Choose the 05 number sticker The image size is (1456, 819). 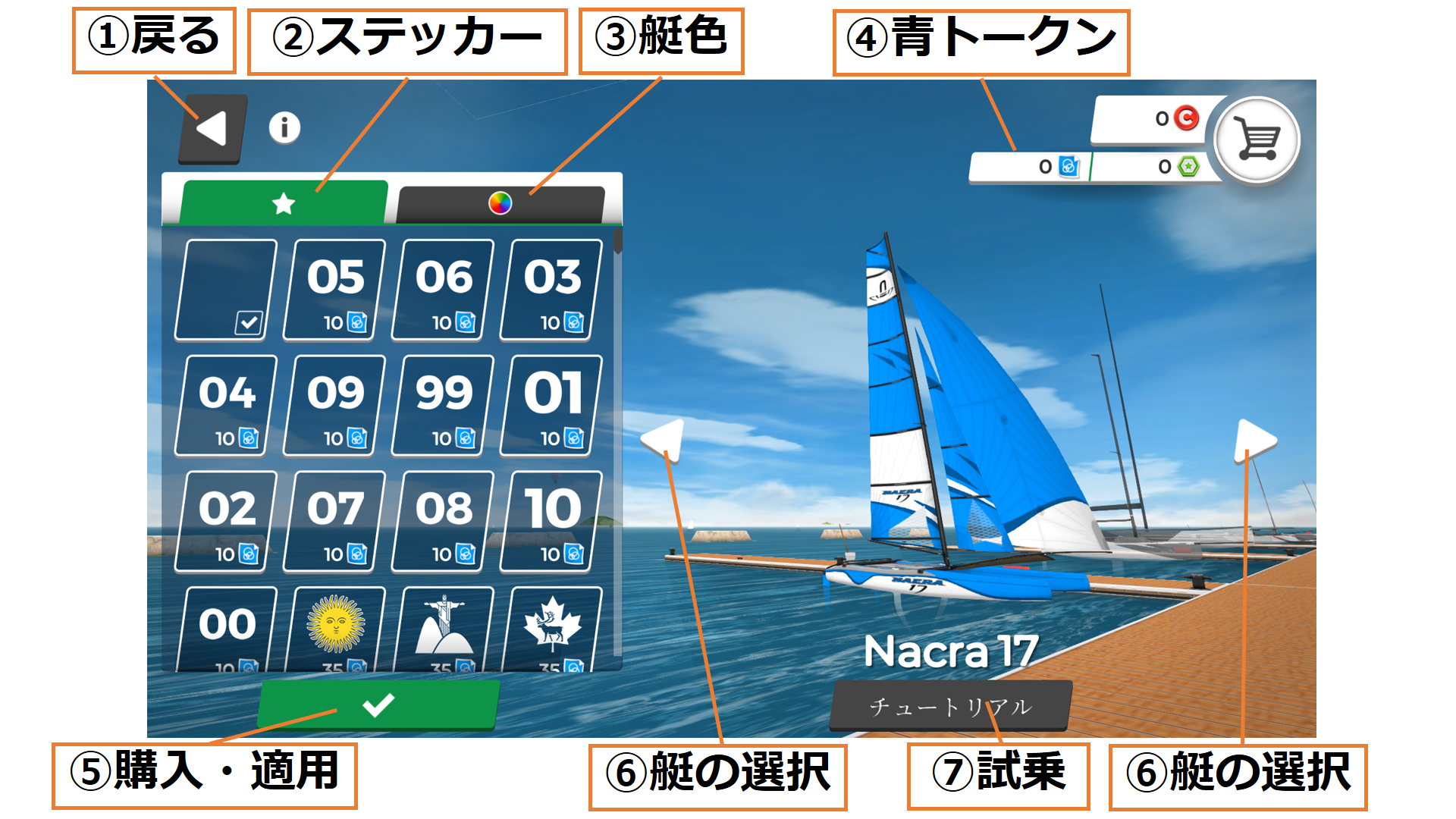pos(334,290)
